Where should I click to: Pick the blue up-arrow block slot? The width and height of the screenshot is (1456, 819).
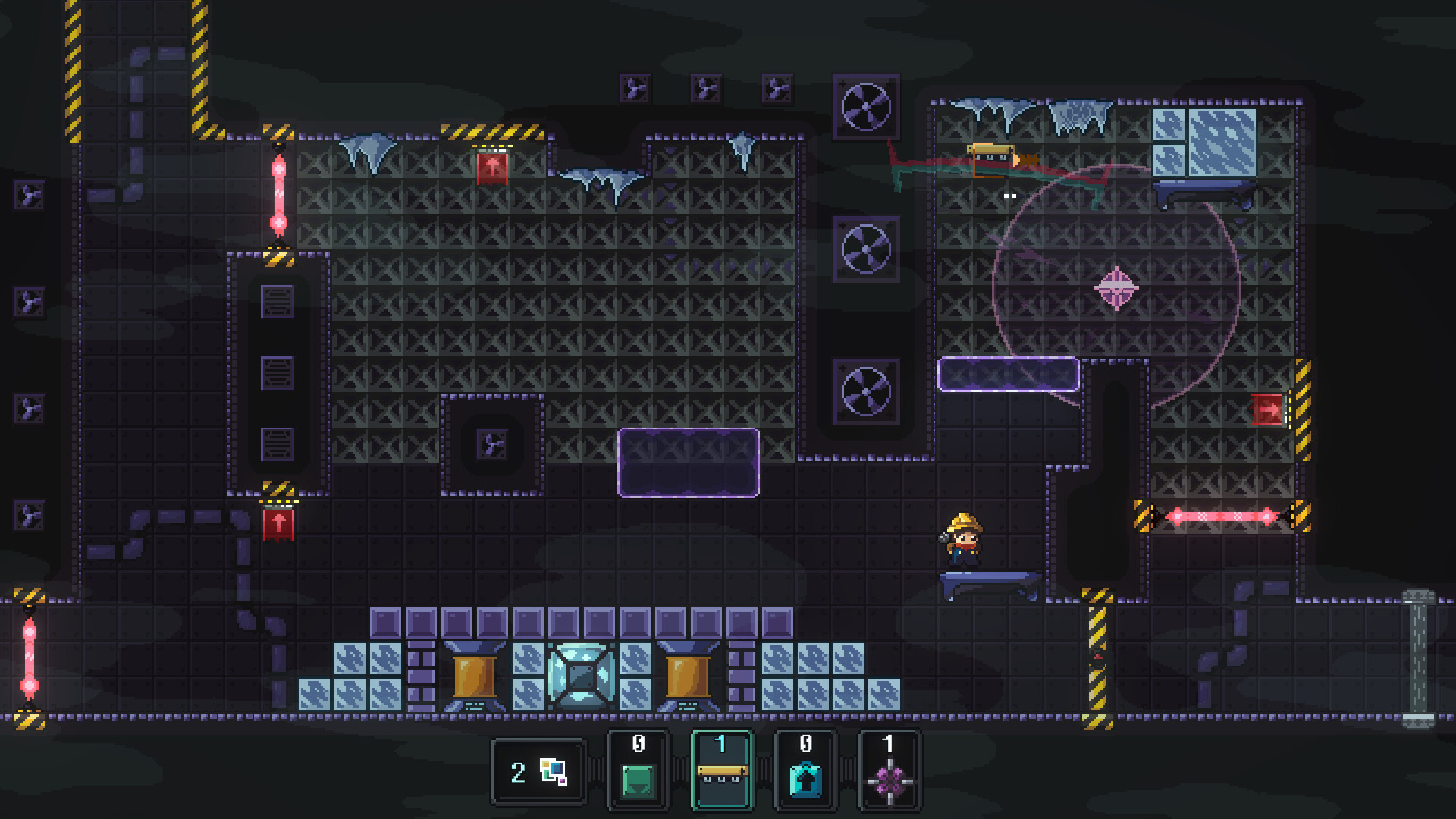(x=805, y=770)
